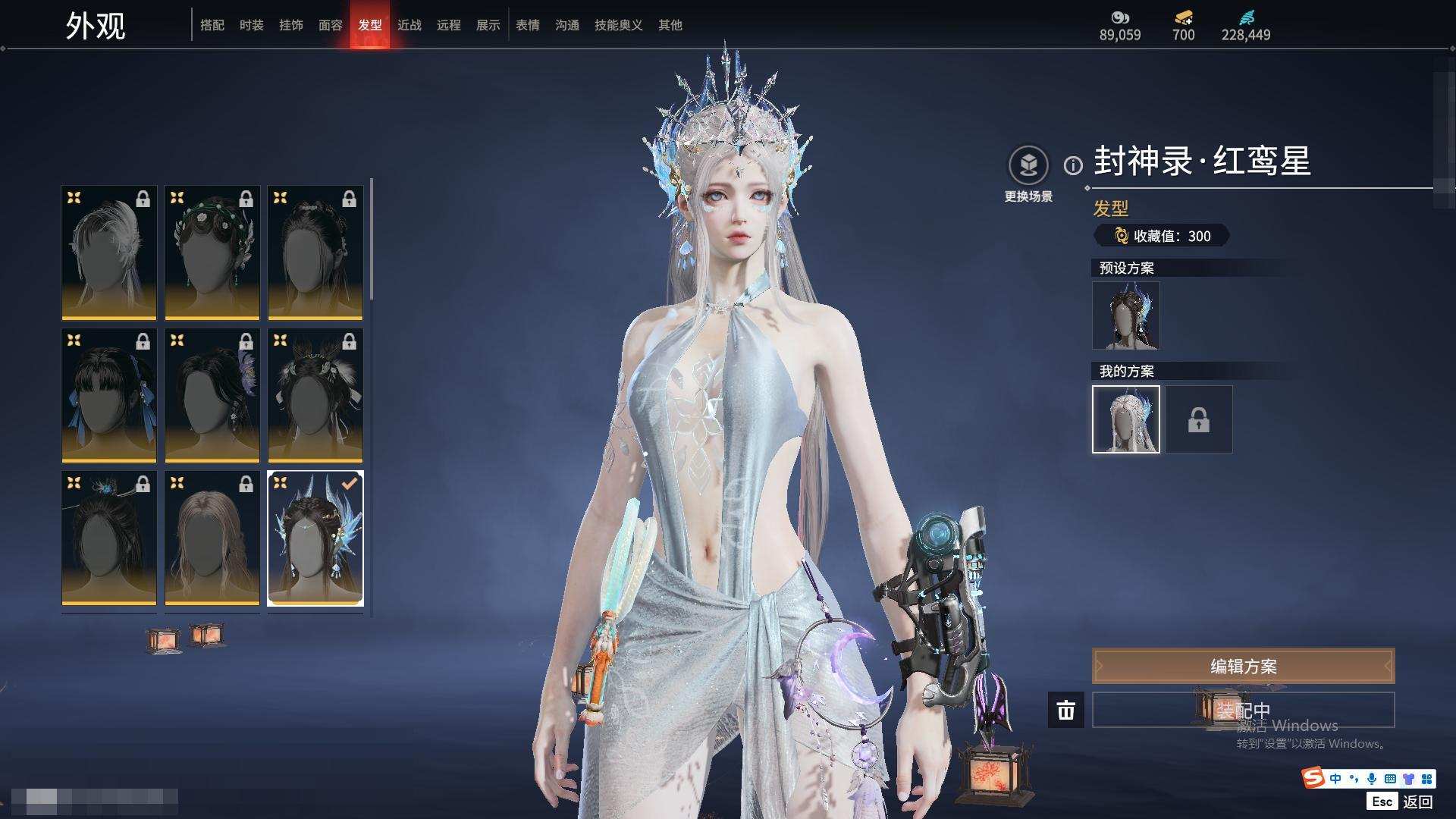Delete scheme with the trash can icon
Viewport: 1456px width, 819px height.
point(1065,710)
